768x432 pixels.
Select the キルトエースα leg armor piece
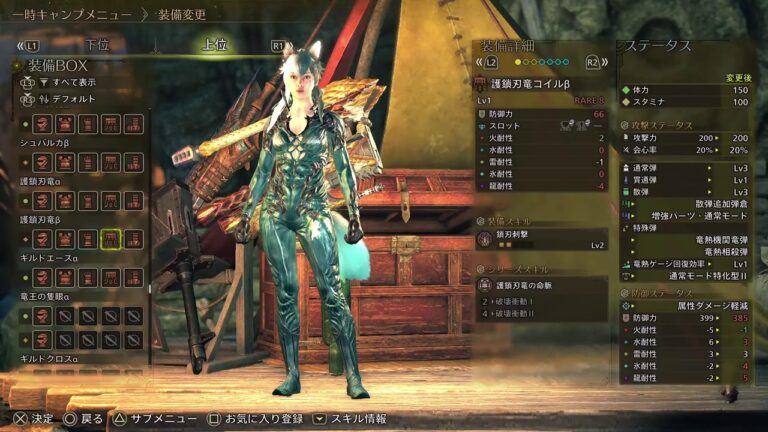click(133, 277)
